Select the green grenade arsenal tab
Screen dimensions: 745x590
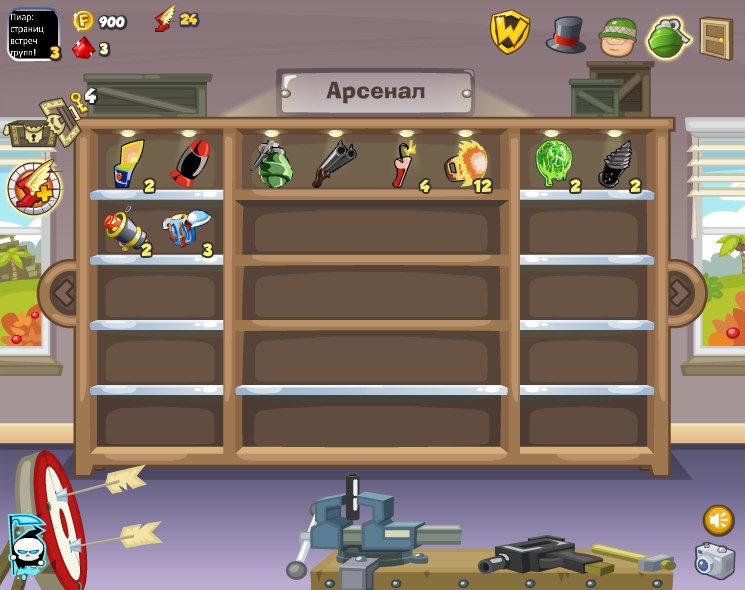click(668, 38)
